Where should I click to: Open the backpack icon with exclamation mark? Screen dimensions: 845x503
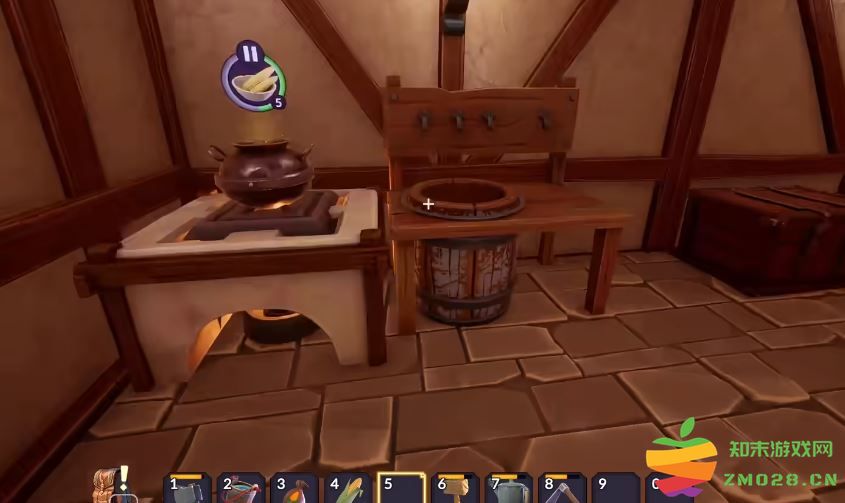[x=109, y=485]
